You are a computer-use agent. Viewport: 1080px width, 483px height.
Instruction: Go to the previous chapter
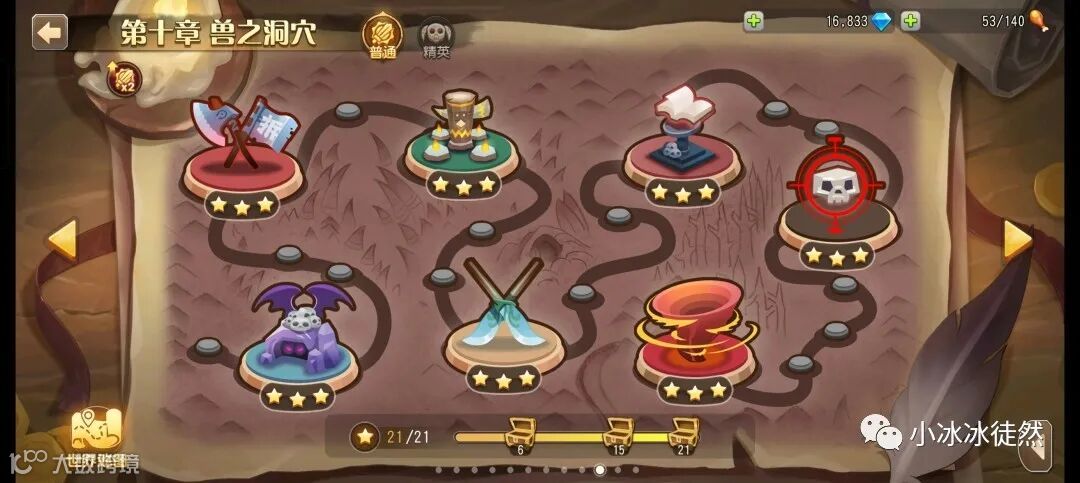(x=62, y=240)
